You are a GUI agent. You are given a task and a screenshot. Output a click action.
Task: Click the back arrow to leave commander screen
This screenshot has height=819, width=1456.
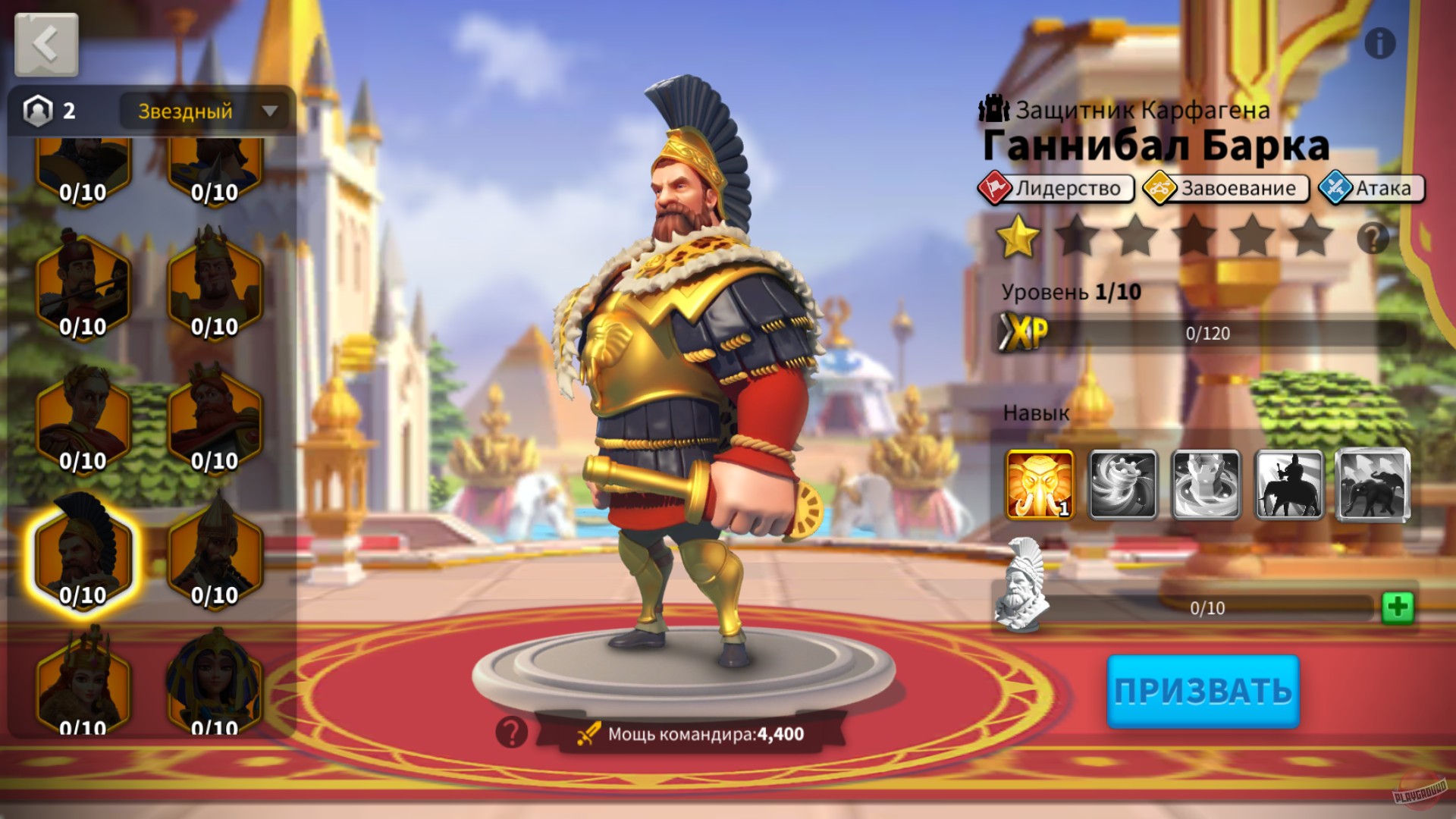(x=45, y=43)
